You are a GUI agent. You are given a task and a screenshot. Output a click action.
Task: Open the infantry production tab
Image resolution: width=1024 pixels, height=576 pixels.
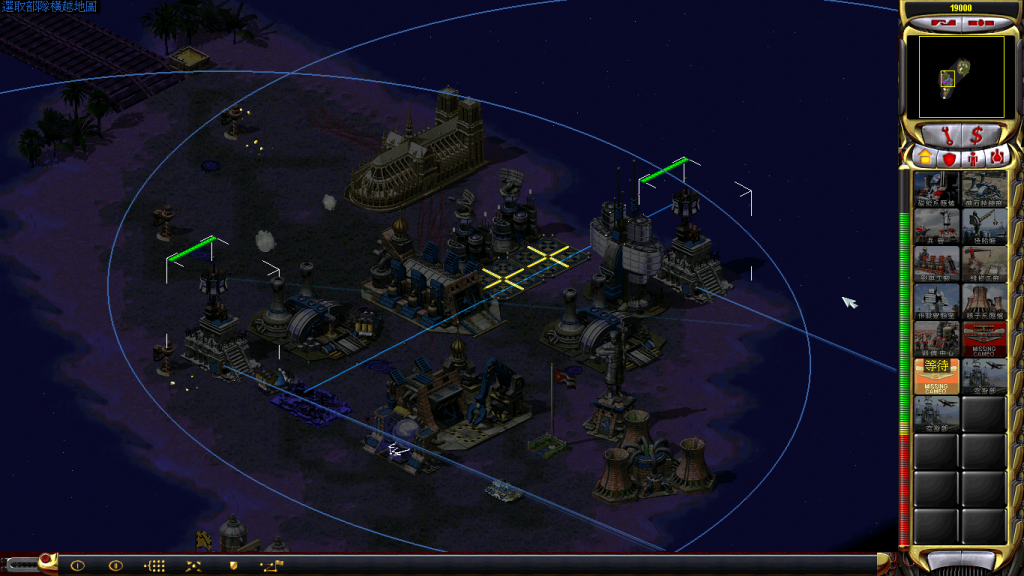(973, 158)
